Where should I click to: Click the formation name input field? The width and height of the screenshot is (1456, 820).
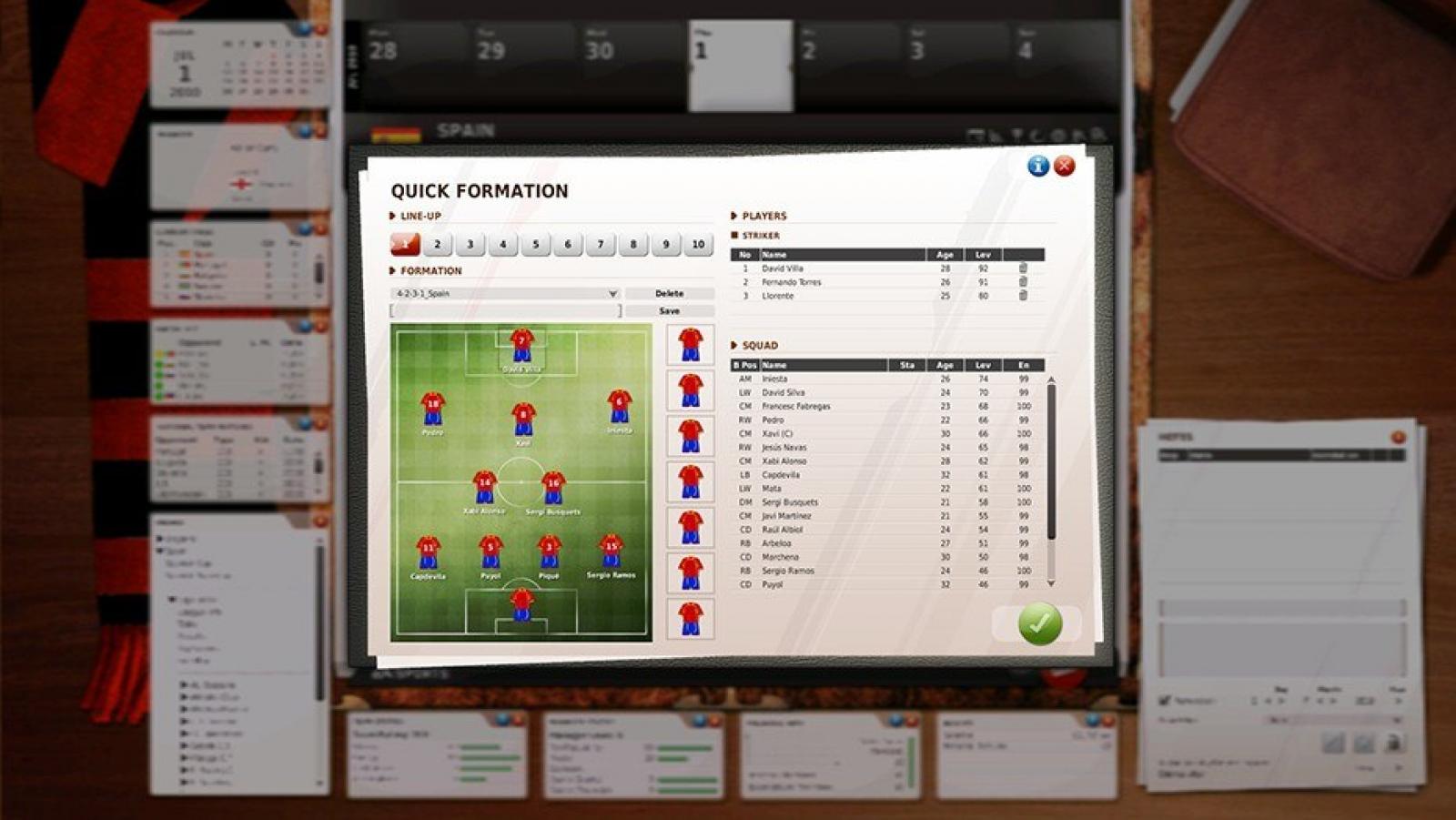pos(505,311)
